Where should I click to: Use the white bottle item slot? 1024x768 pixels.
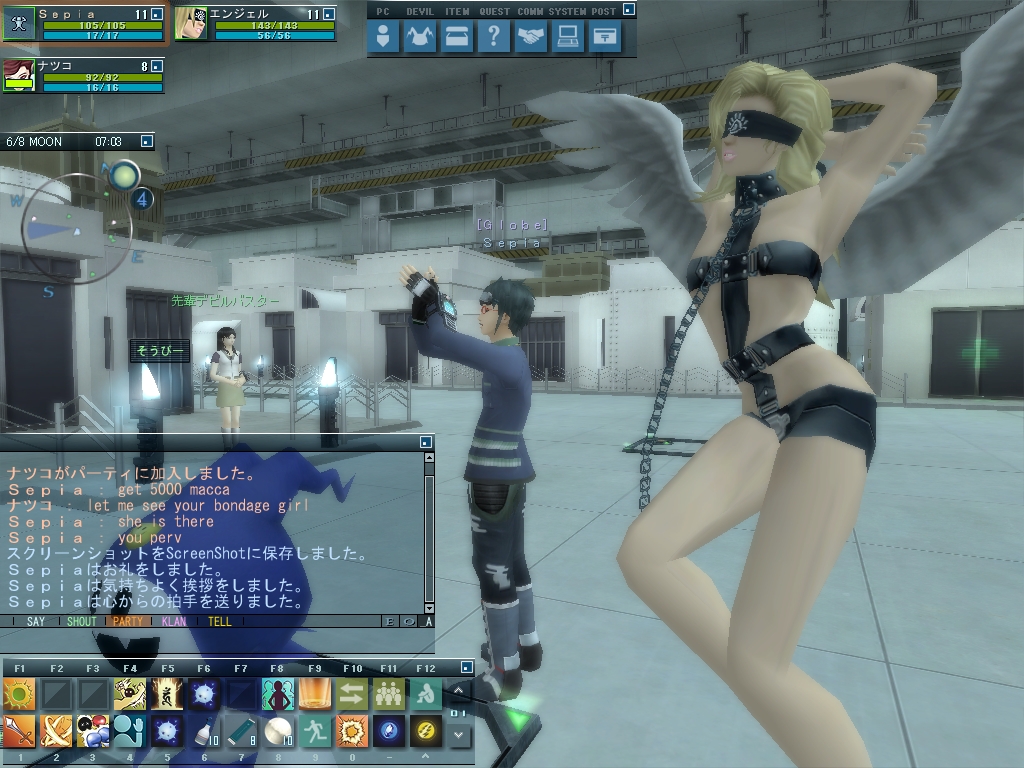pos(203,731)
